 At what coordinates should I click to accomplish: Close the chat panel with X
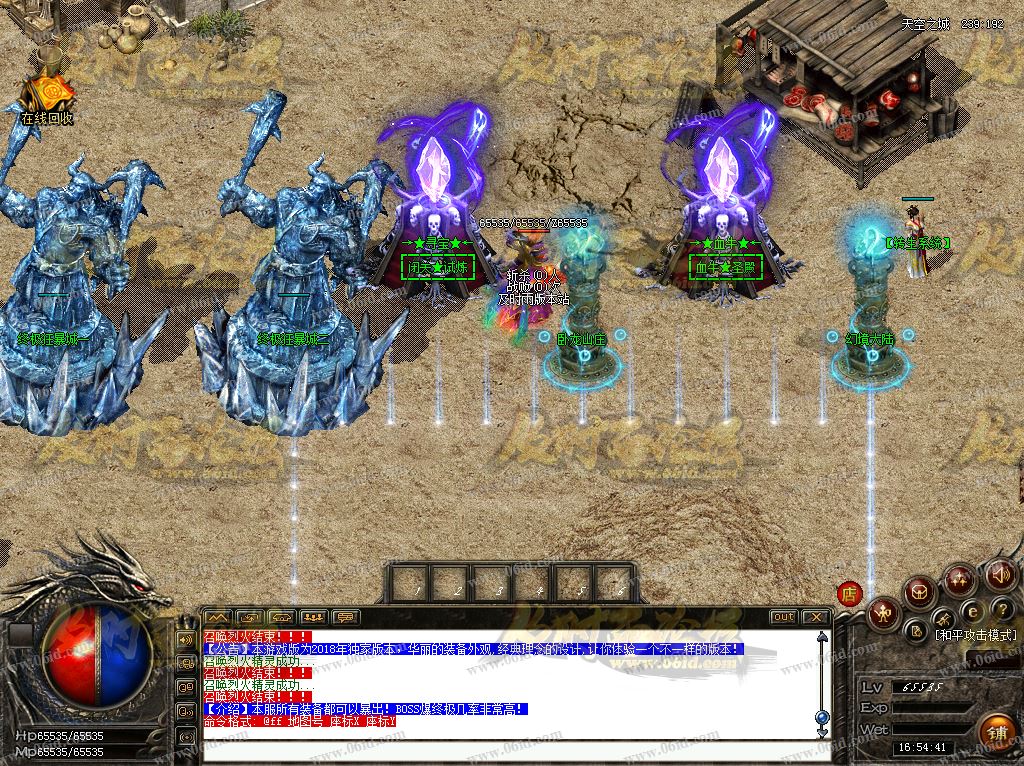[x=816, y=617]
